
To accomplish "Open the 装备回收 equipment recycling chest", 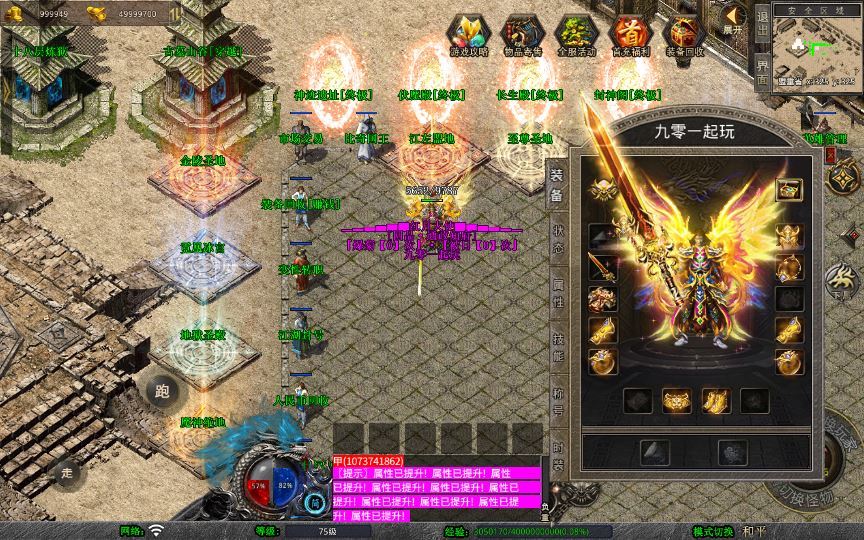I will pos(684,33).
